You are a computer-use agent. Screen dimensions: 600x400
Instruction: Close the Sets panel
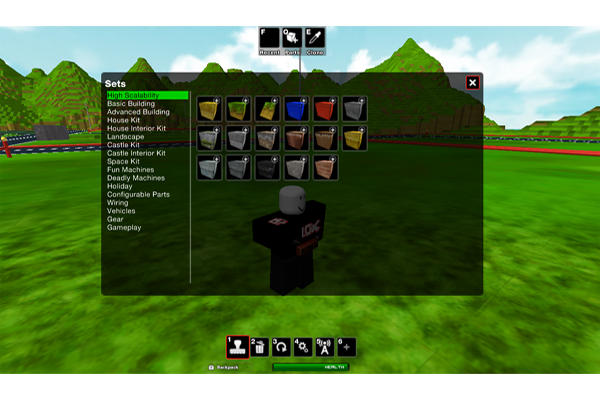point(472,83)
